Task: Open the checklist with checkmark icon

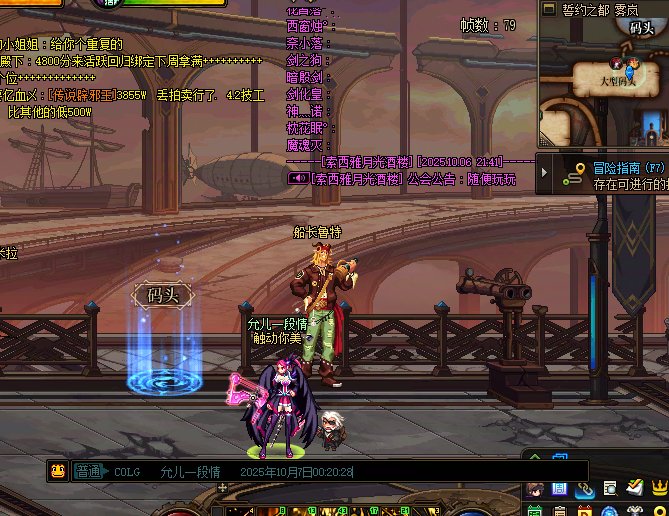Action: [x=634, y=488]
